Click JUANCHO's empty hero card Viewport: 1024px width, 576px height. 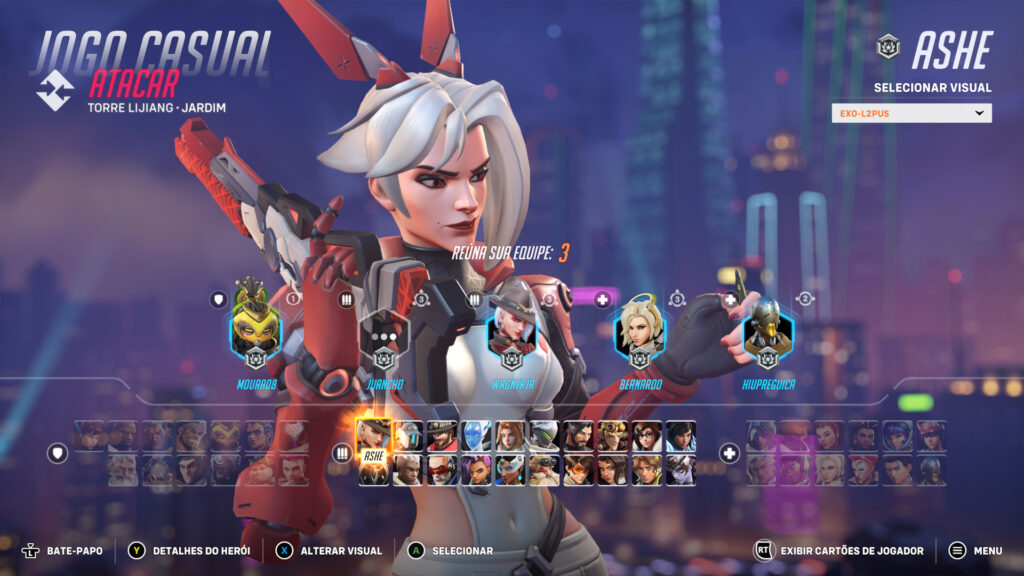coord(383,333)
